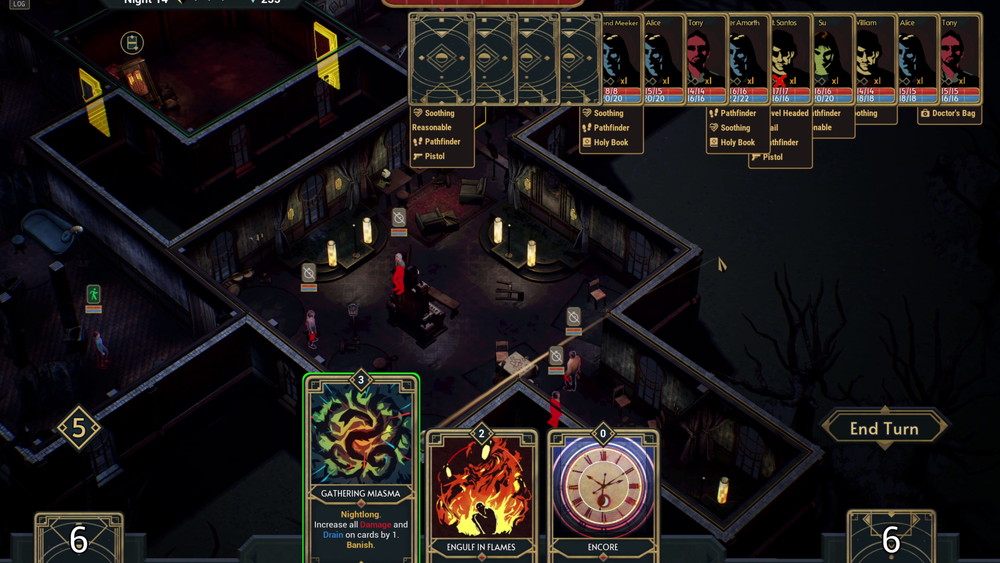1000x563 pixels.
Task: Click the End Turn button
Action: pos(884,429)
